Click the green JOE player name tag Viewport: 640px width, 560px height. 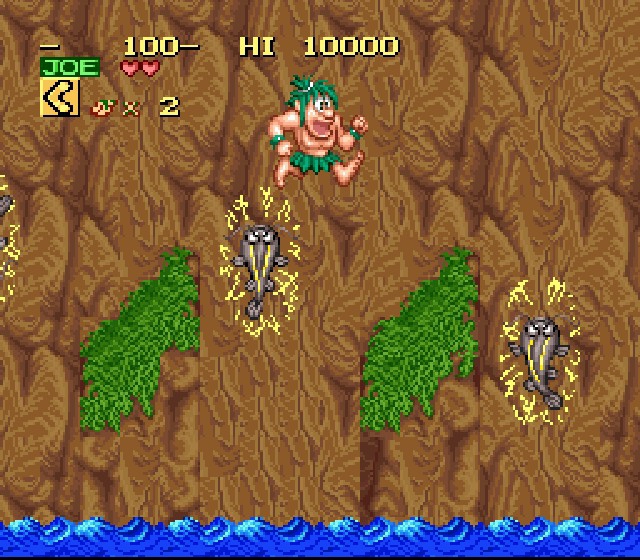(x=70, y=68)
